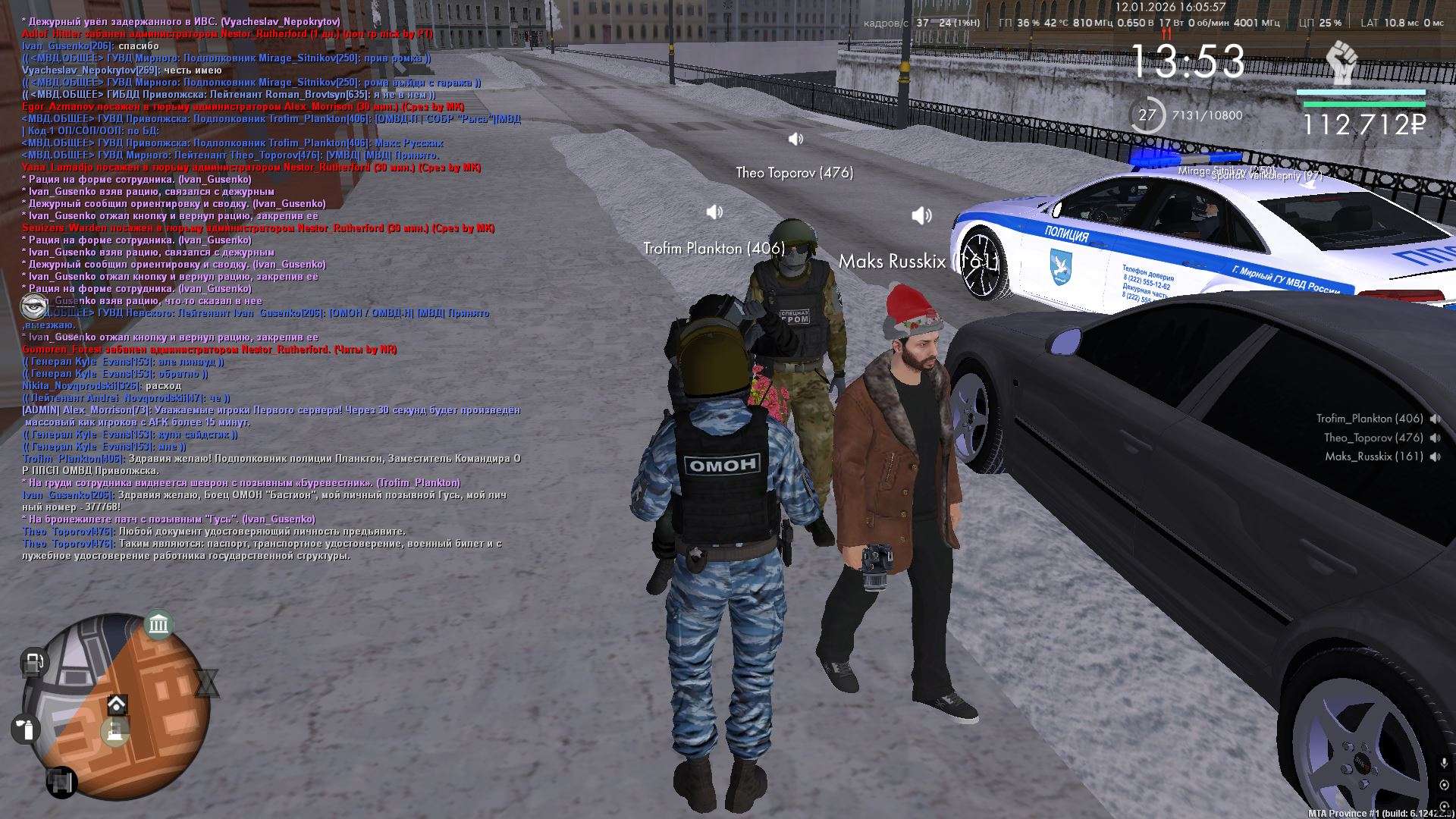The image size is (1456, 819).
Task: Click the raised fist icon
Action: (x=1341, y=62)
